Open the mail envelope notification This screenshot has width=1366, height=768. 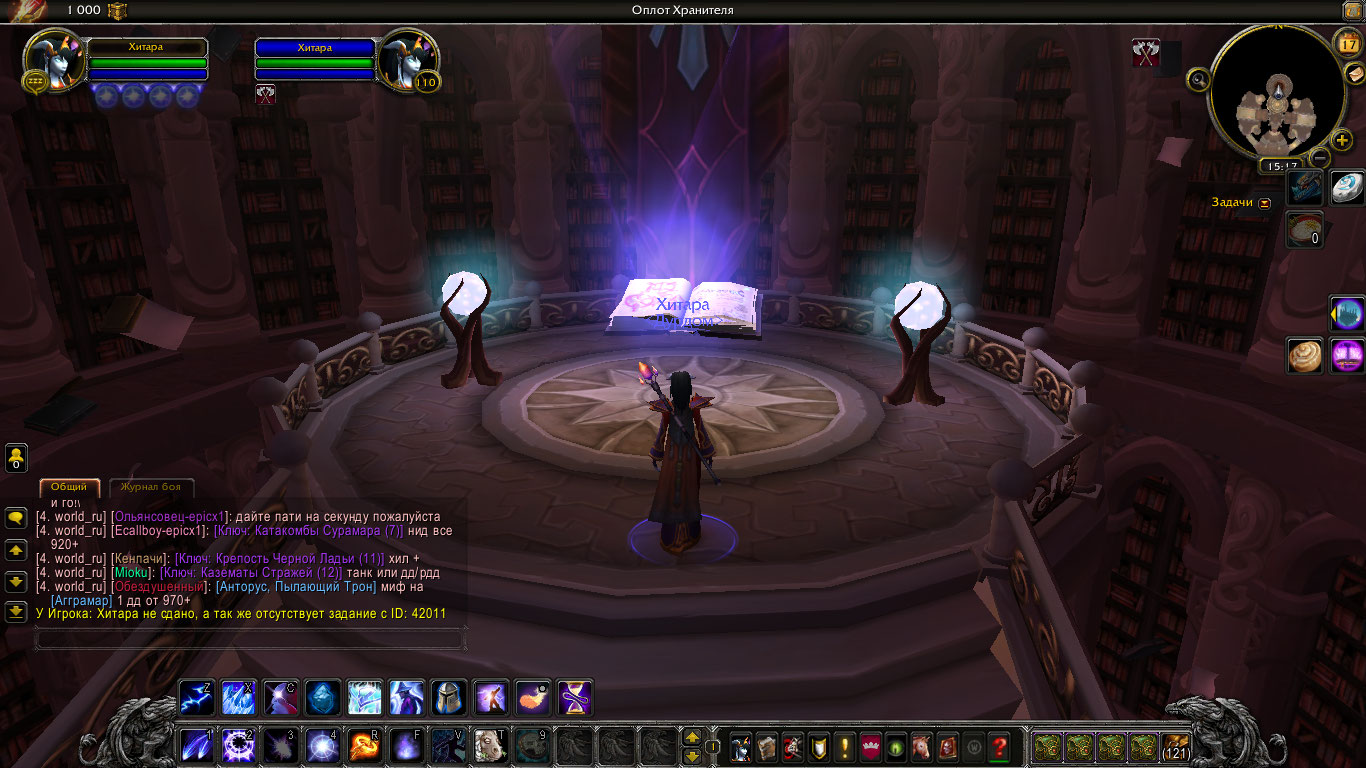(1354, 73)
